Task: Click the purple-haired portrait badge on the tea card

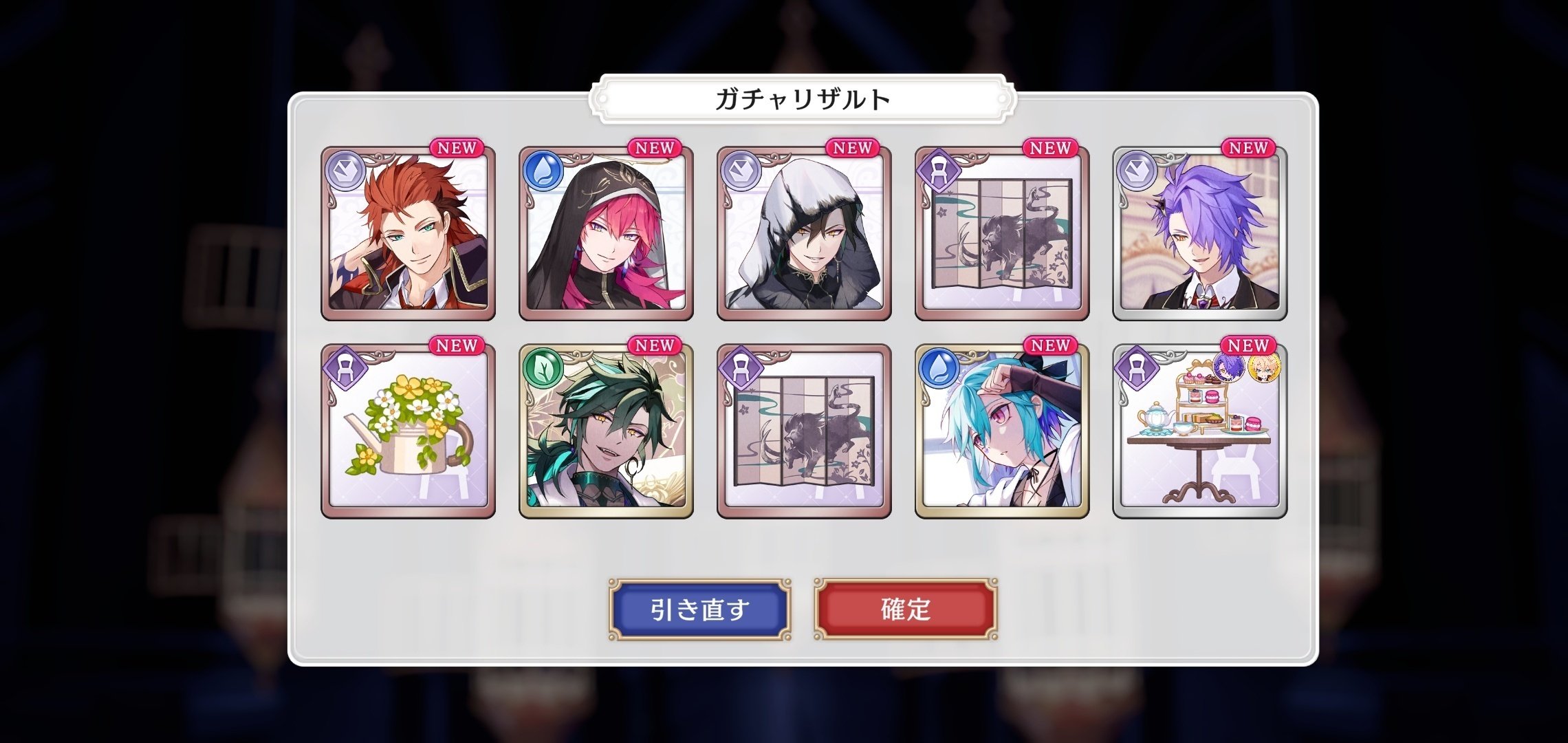Action: tap(1229, 369)
